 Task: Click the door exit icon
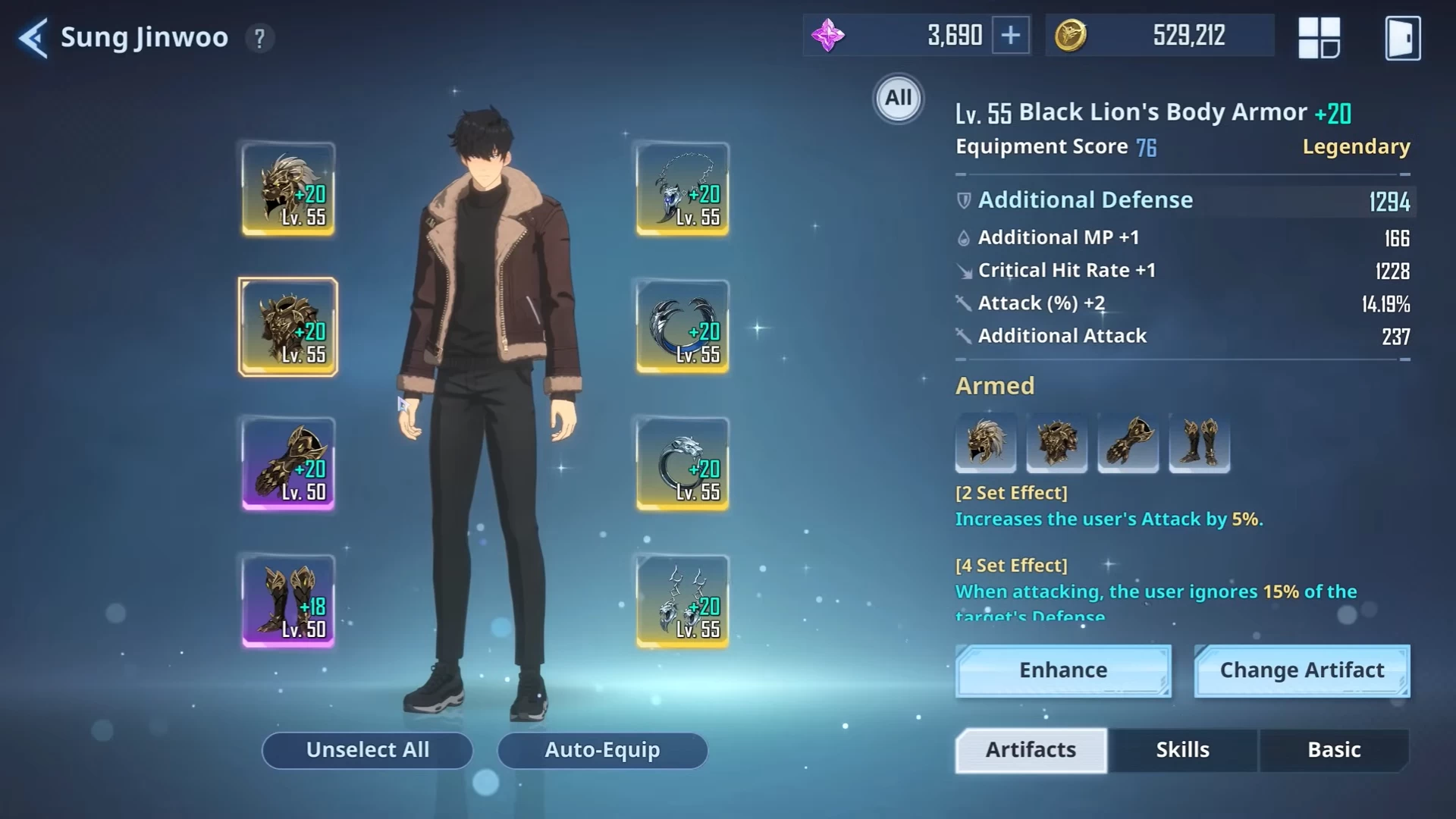[x=1402, y=38]
